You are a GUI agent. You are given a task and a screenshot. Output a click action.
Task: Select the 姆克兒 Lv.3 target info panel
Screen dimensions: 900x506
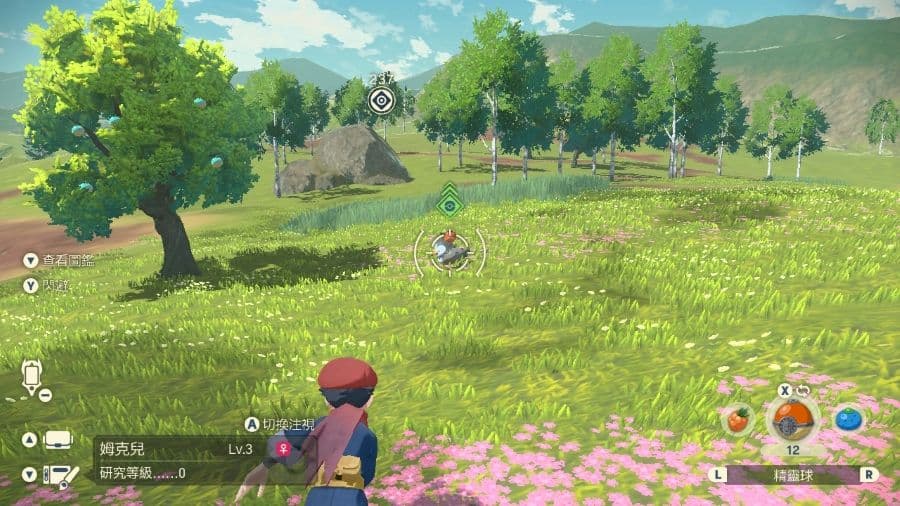(x=175, y=460)
